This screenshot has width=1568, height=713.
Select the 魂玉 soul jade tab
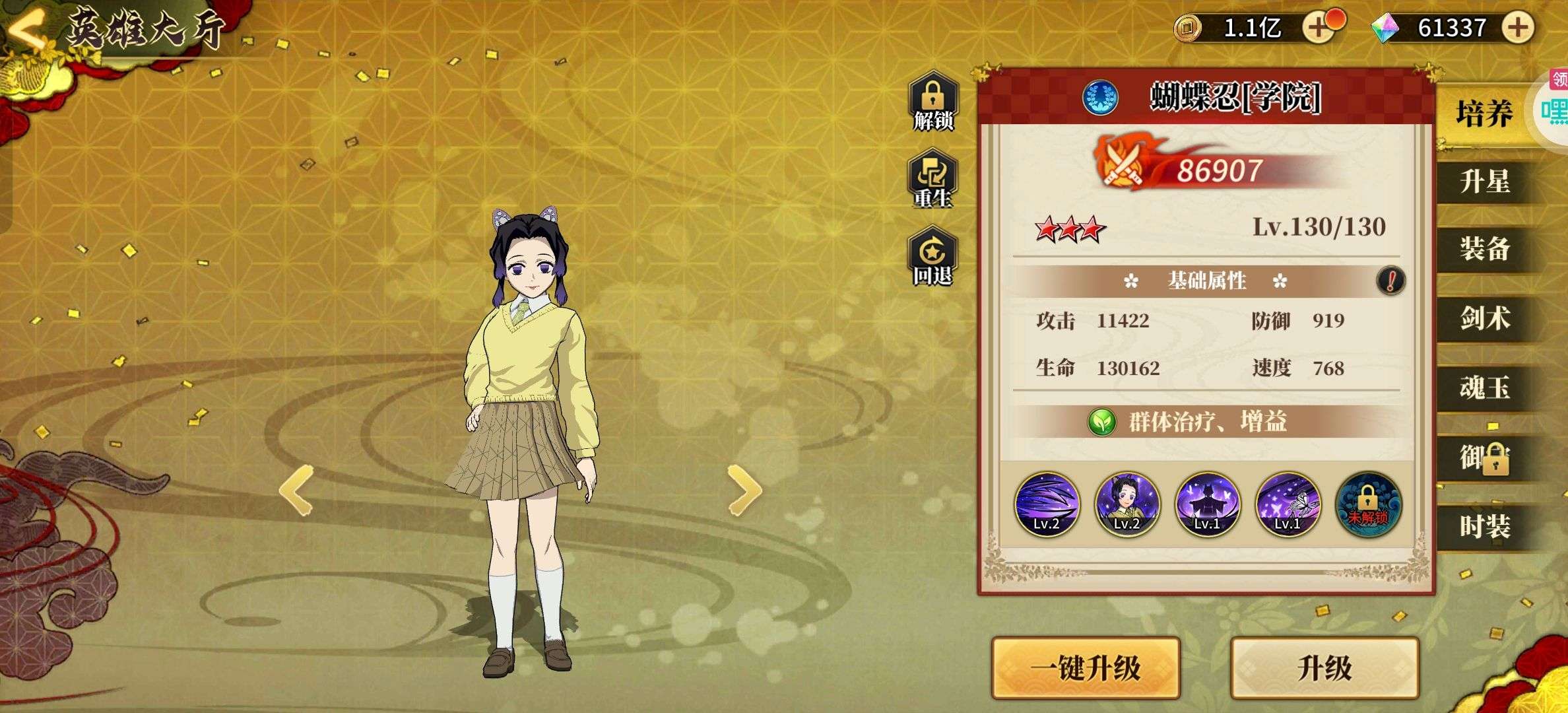pyautogui.click(x=1484, y=388)
